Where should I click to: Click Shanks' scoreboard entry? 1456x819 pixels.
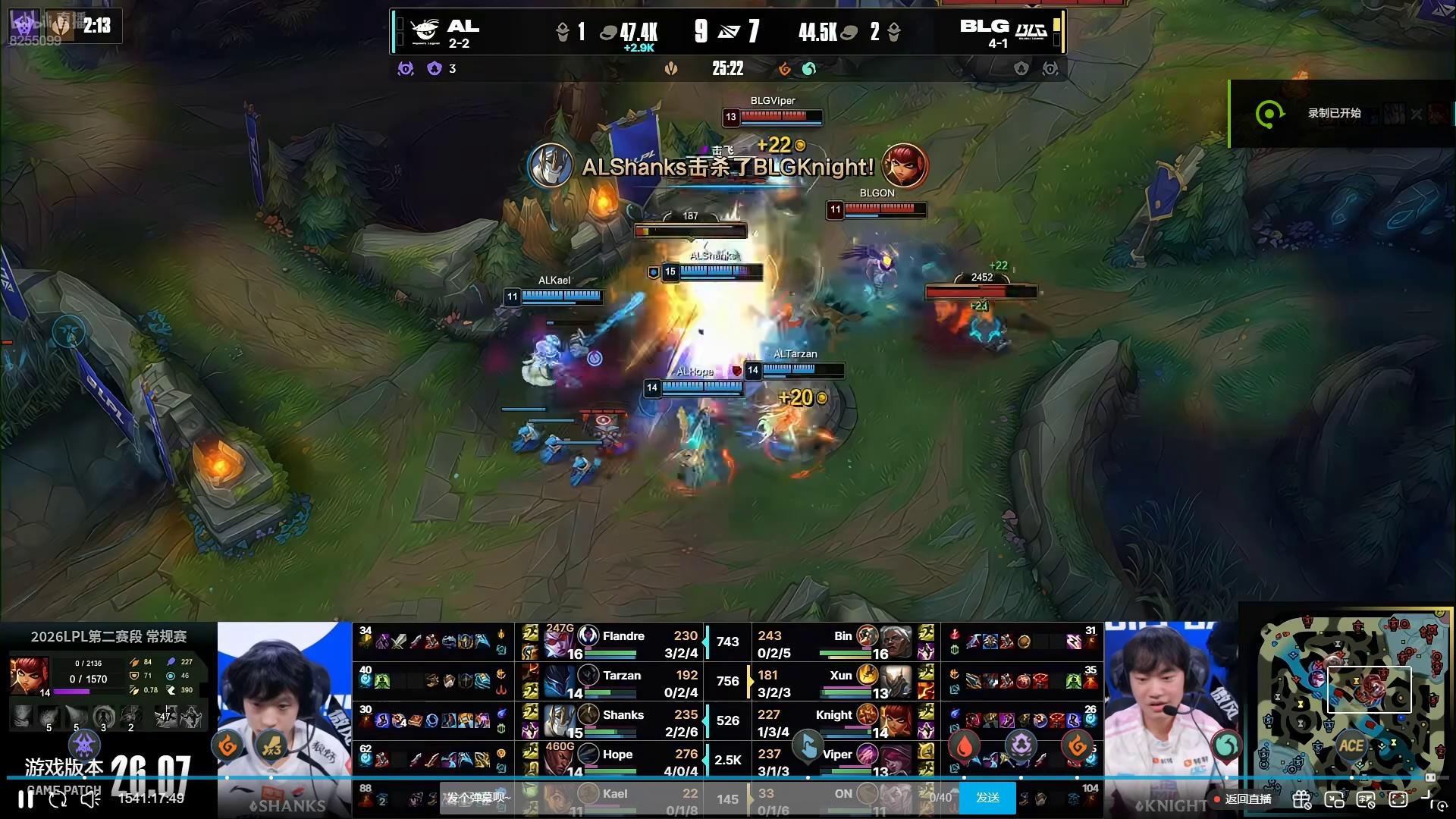click(622, 721)
